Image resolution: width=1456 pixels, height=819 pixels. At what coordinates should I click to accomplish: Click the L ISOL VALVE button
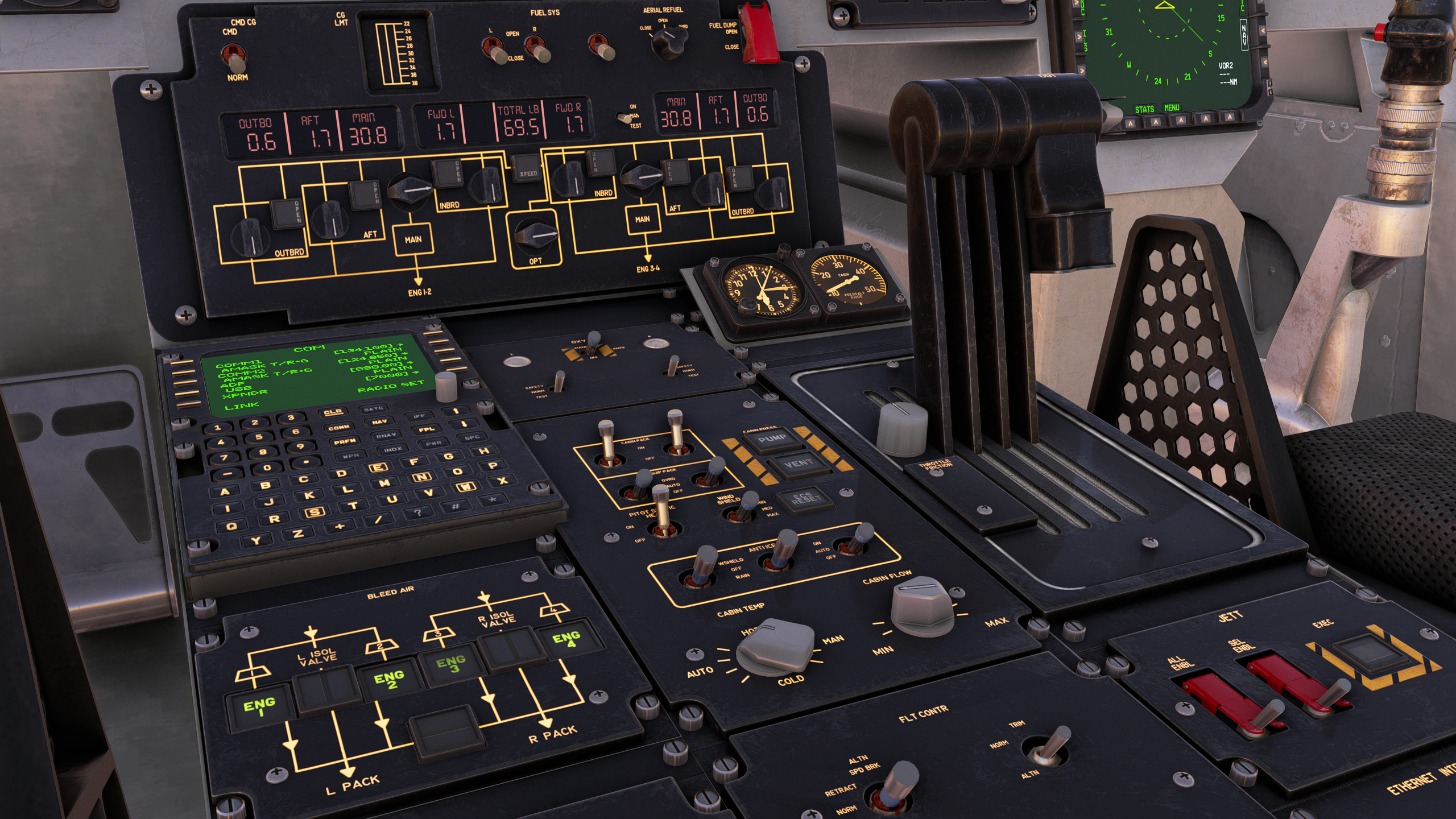(326, 688)
